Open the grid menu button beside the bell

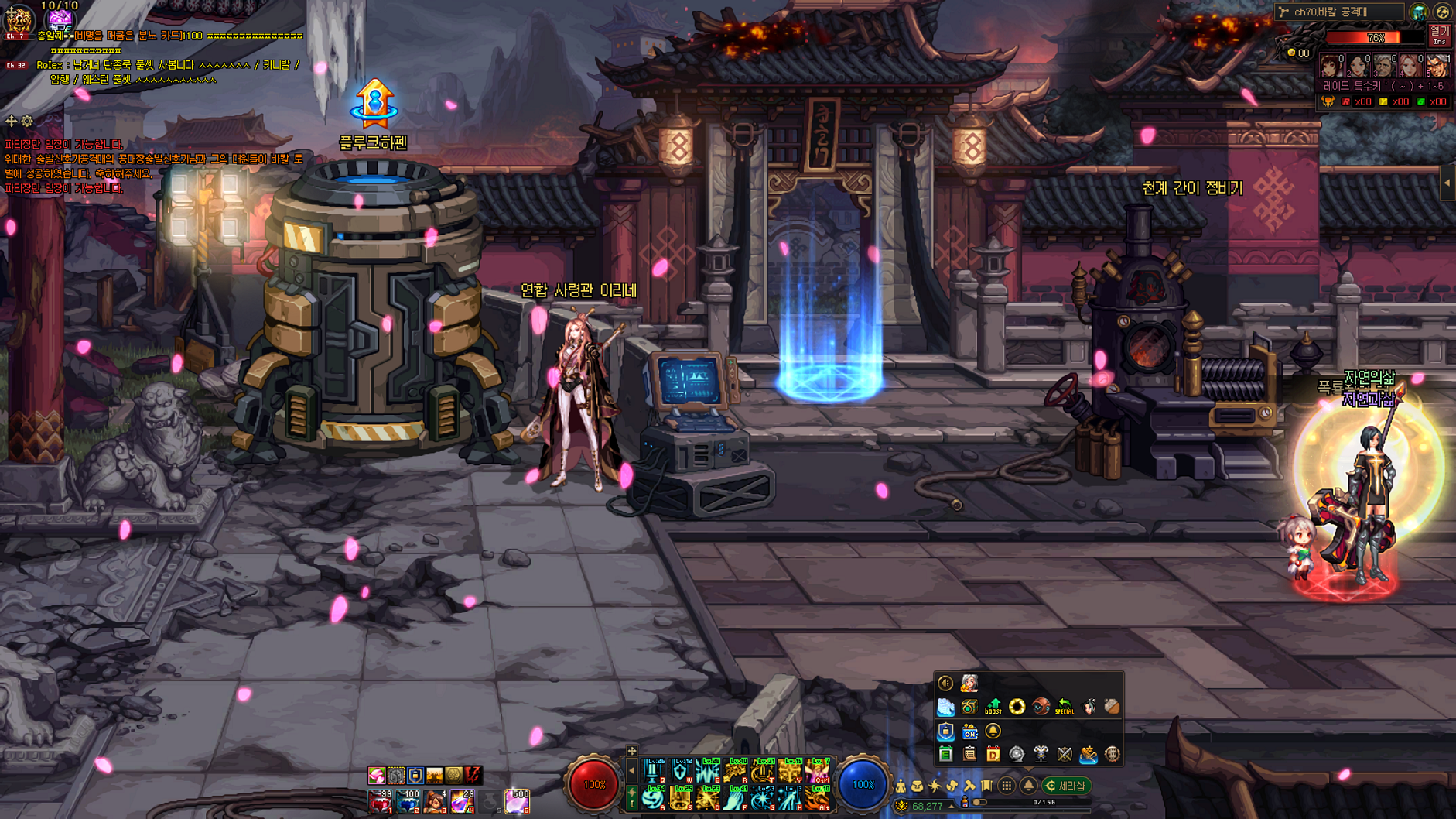(x=1007, y=786)
